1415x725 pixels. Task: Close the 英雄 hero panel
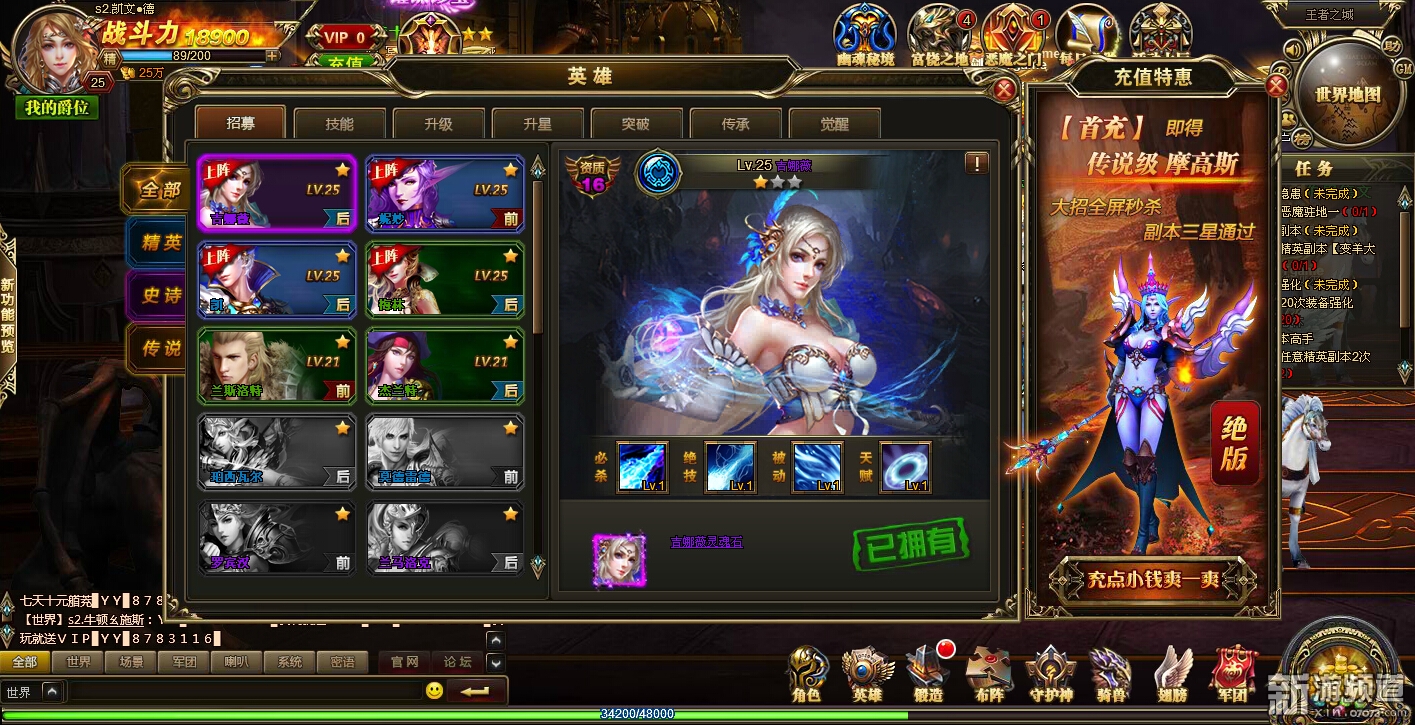pyautogui.click(x=1005, y=90)
